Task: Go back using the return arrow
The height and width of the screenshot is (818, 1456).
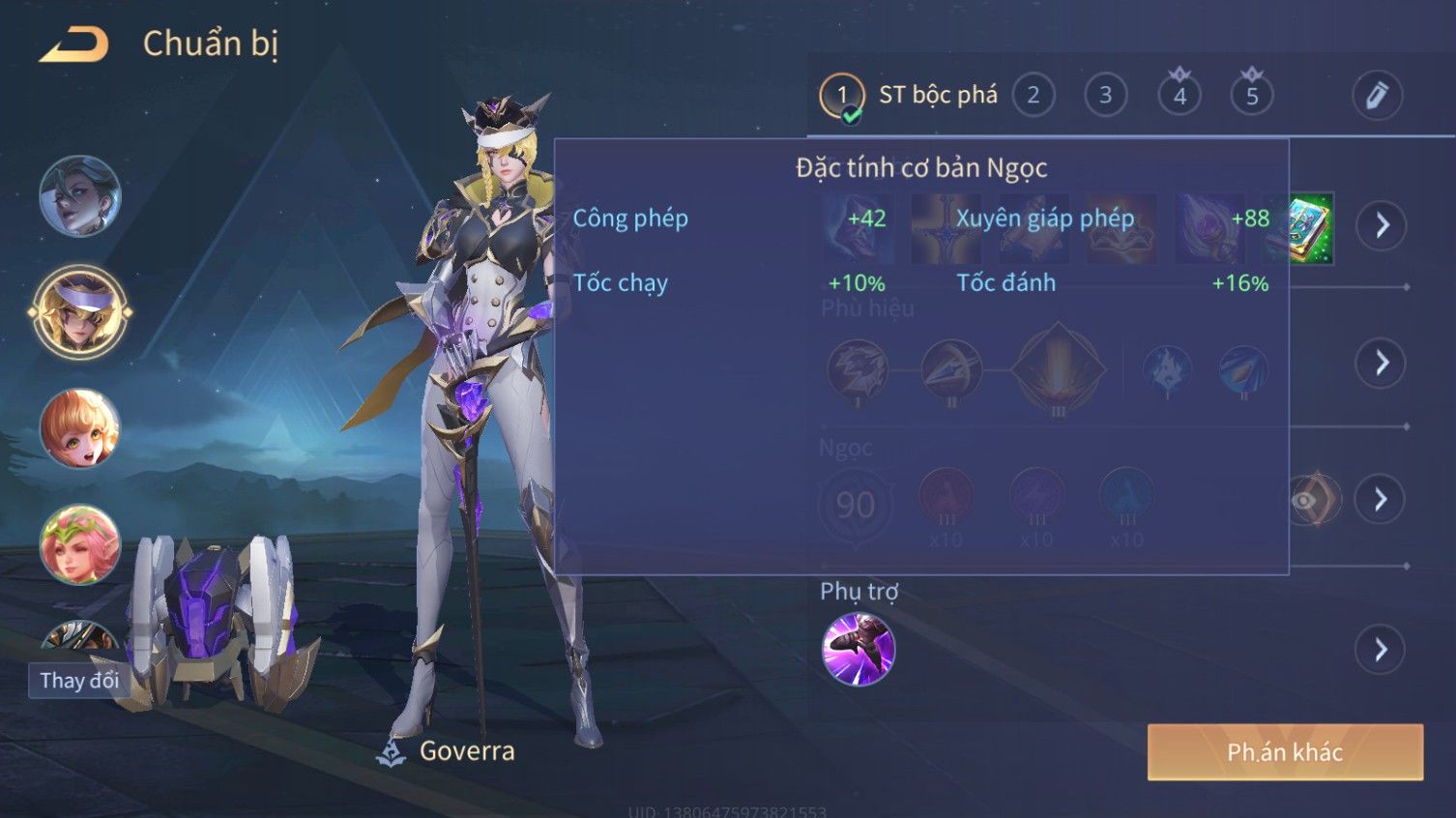Action: [73, 44]
